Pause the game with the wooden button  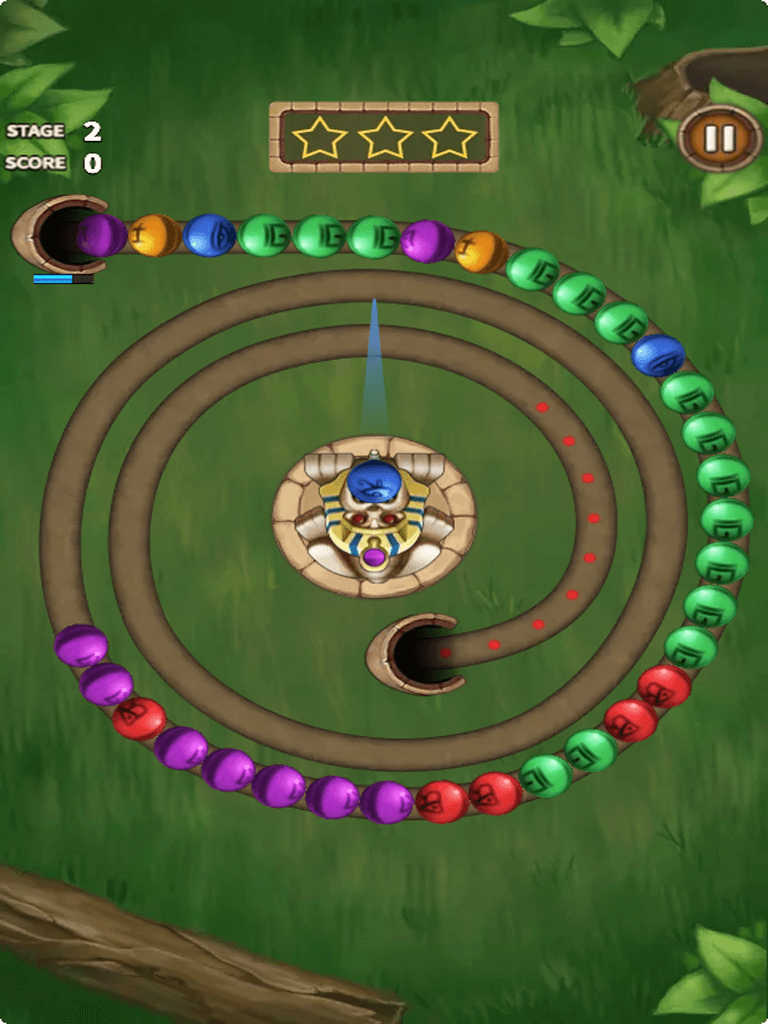(x=720, y=138)
